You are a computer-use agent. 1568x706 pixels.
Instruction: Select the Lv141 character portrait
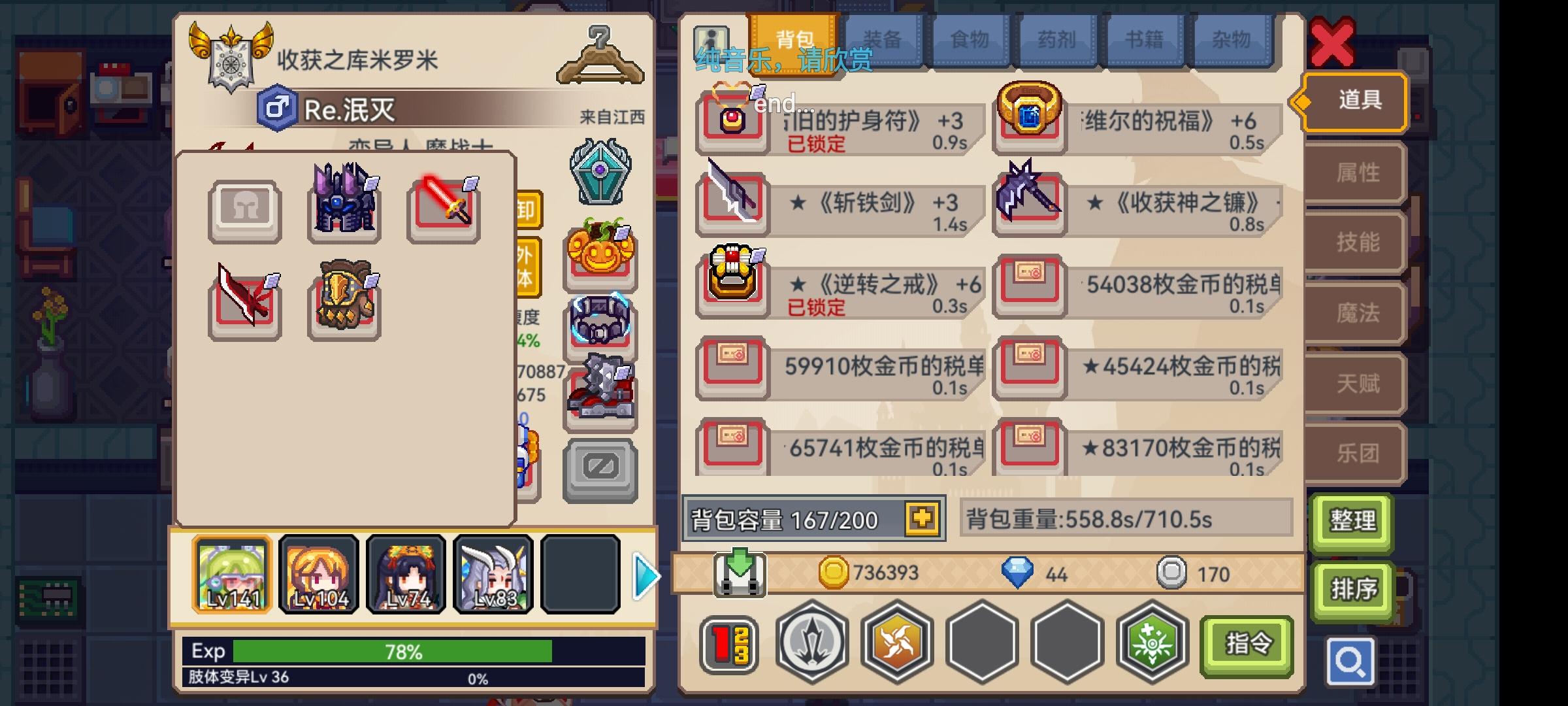233,575
